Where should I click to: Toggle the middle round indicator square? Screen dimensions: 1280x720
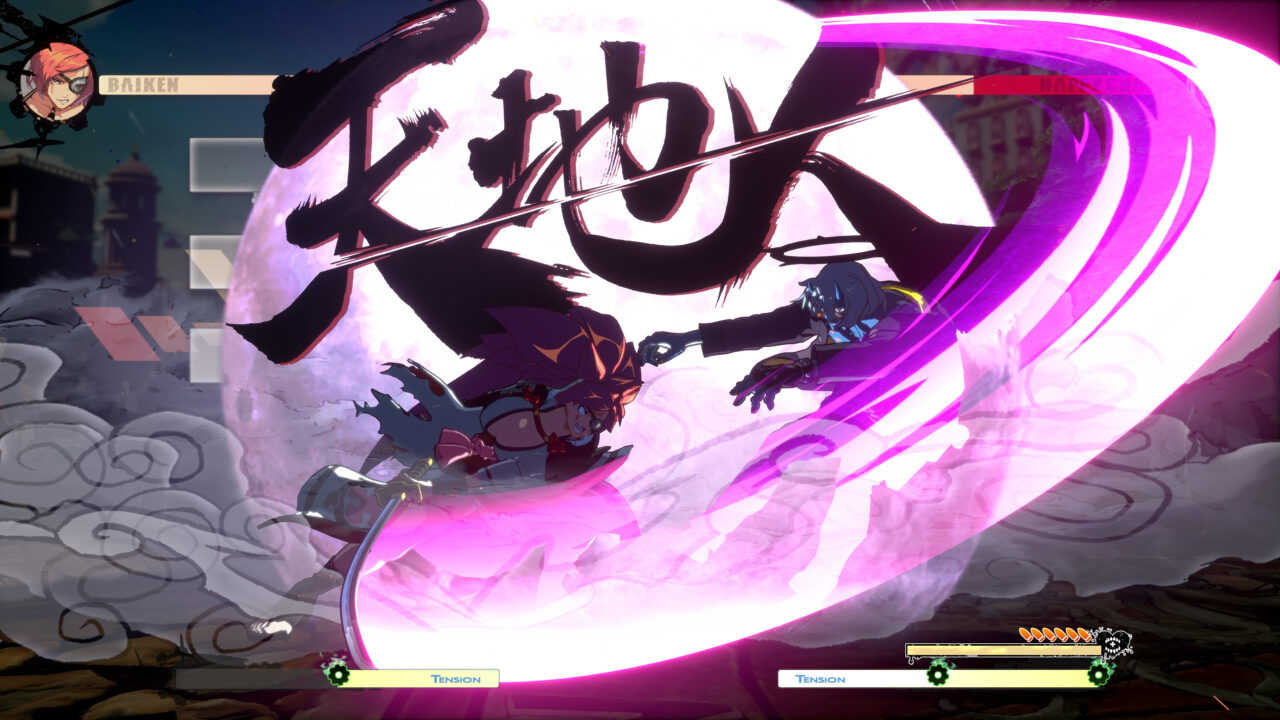point(210,261)
